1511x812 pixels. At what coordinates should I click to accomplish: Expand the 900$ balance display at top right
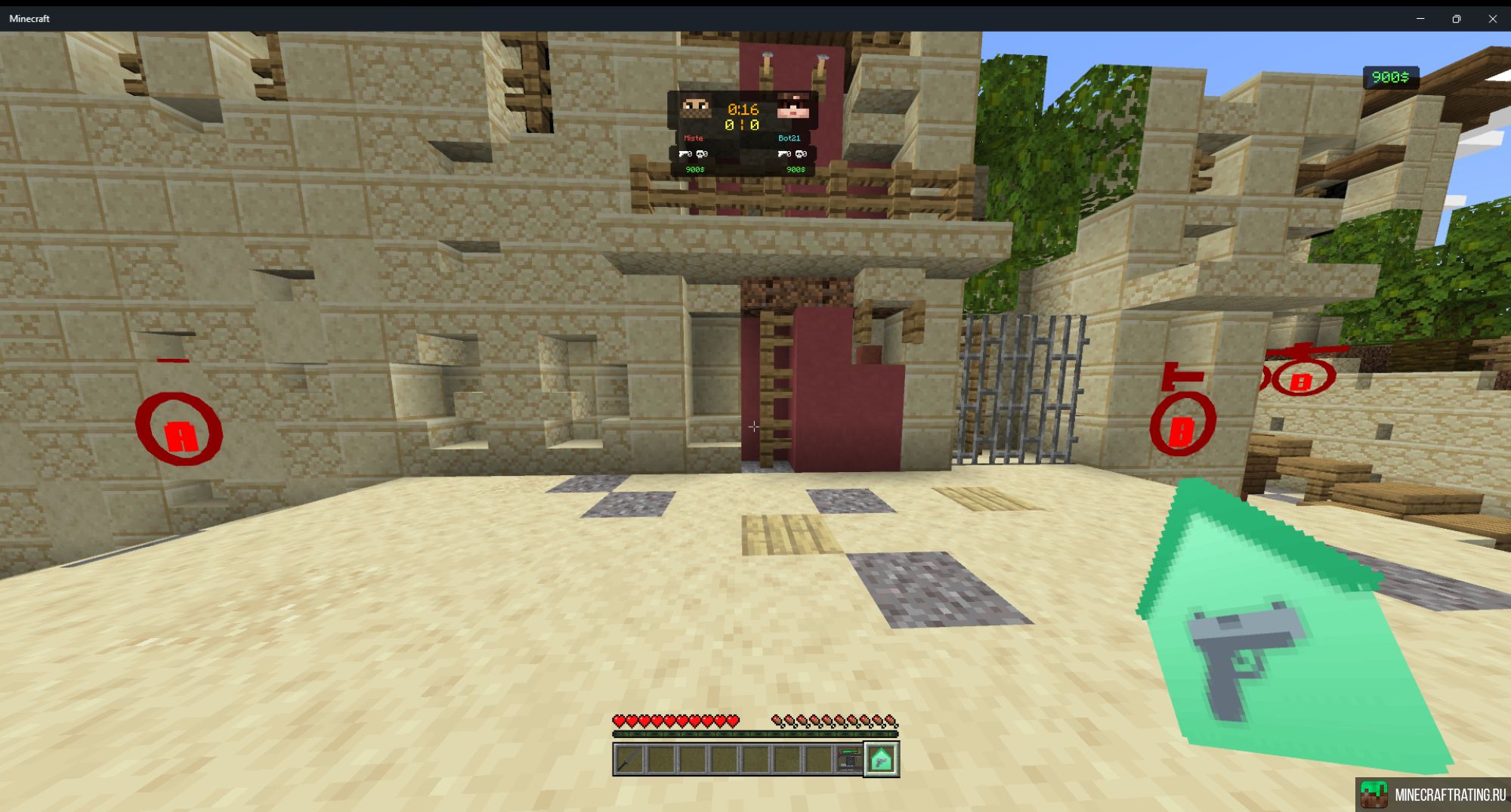[x=1392, y=75]
